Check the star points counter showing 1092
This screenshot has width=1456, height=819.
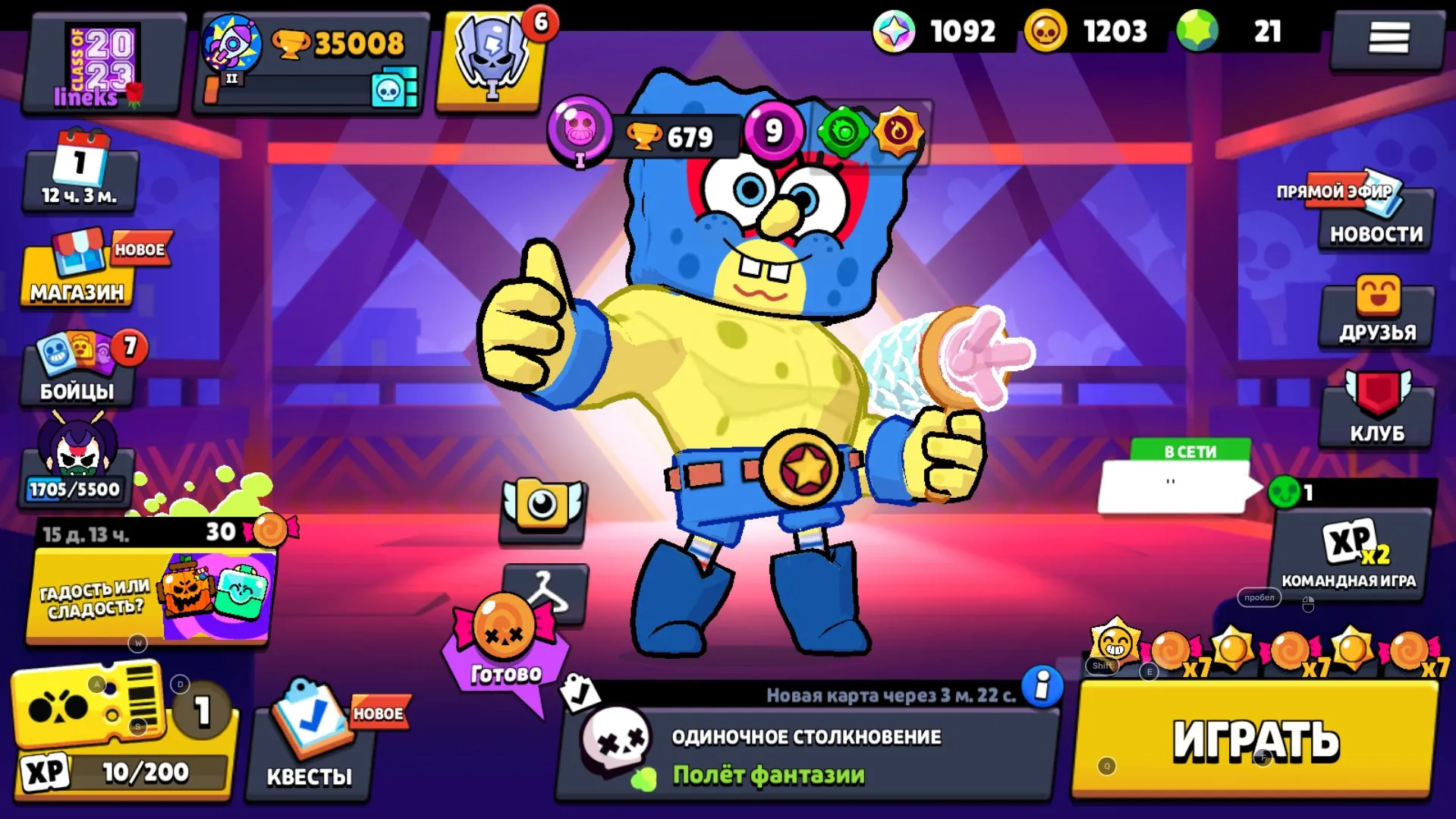[935, 32]
